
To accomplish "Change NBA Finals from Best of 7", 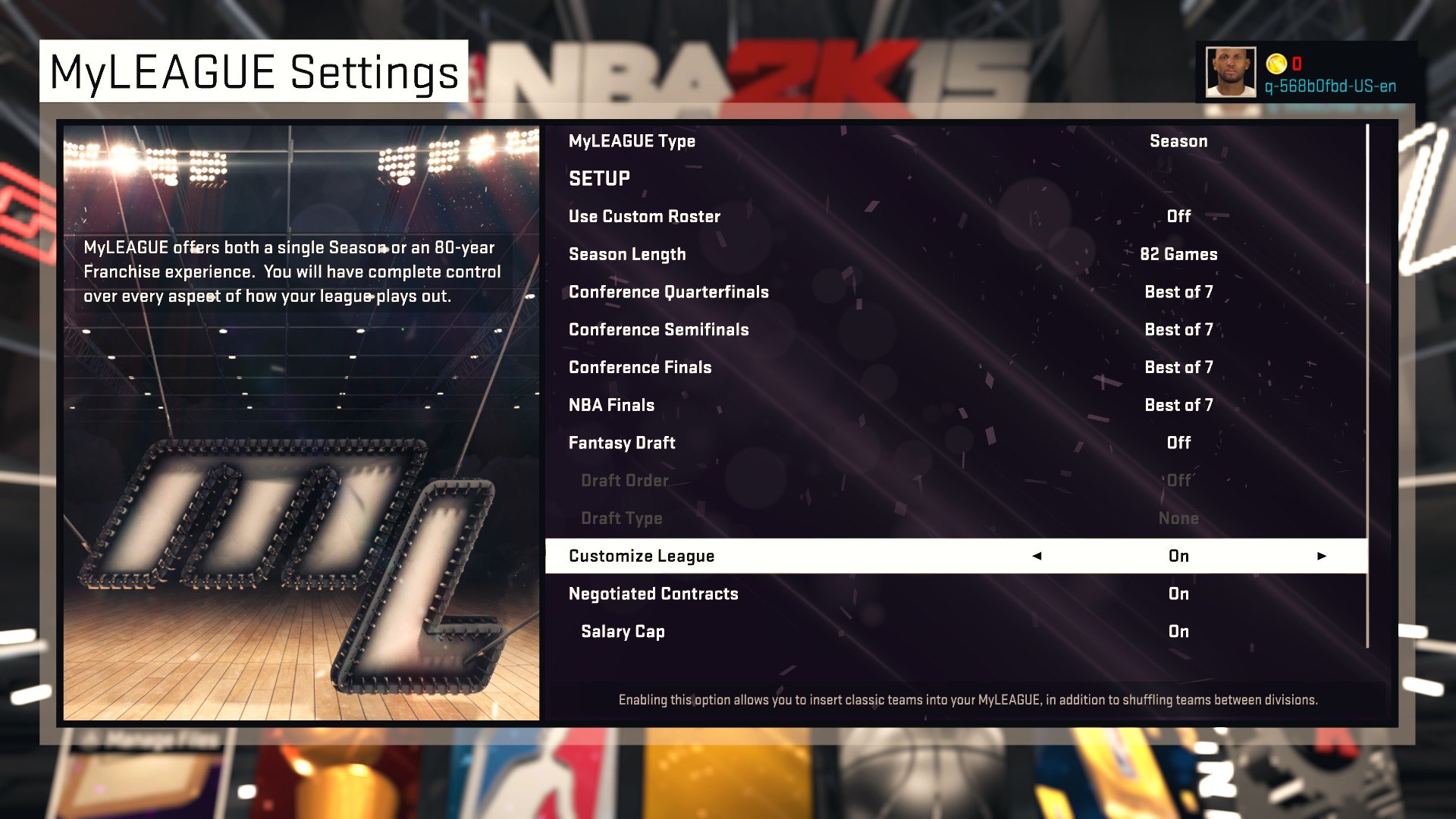I will (x=1179, y=405).
